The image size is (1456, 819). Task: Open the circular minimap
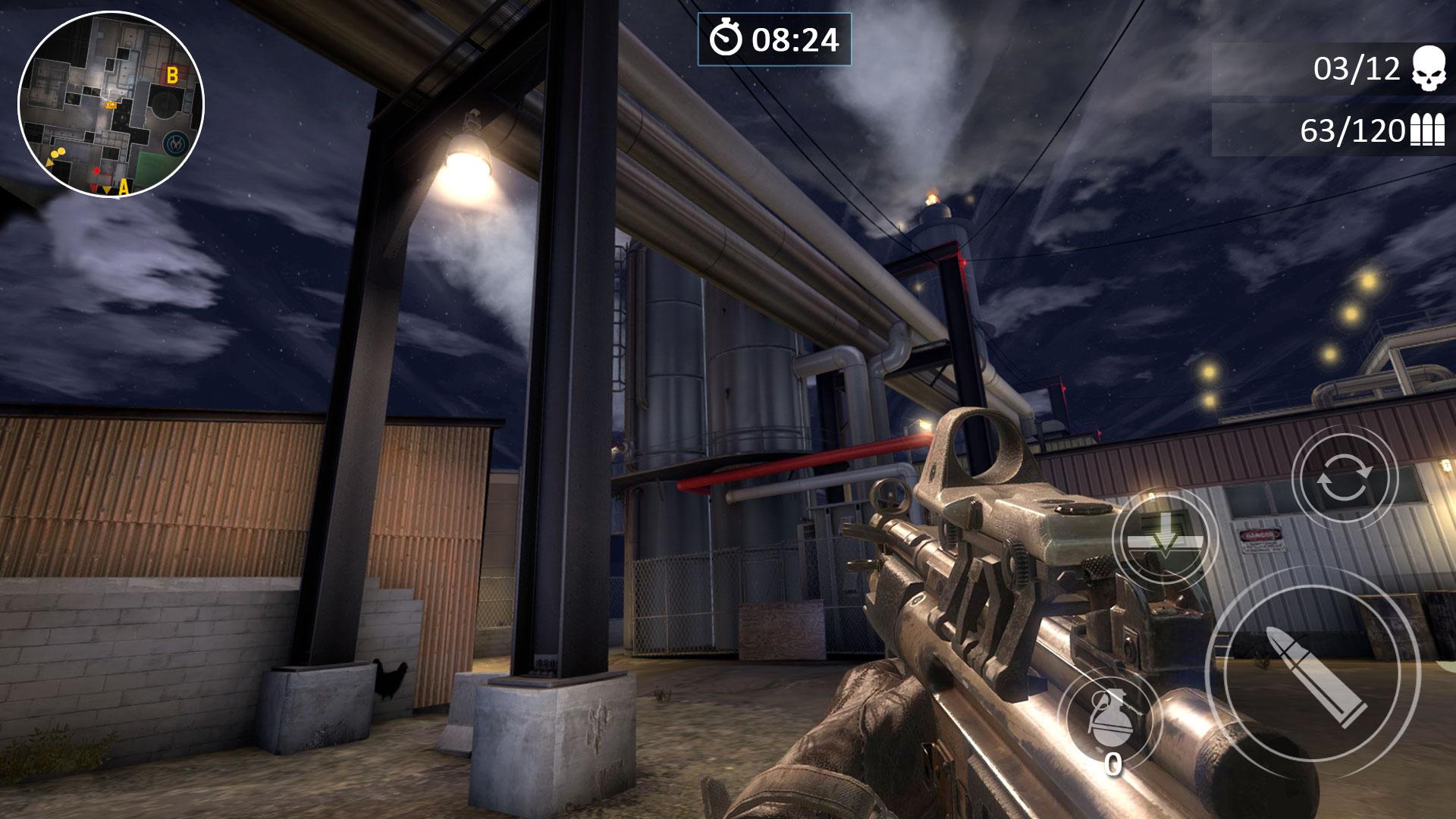click(111, 104)
